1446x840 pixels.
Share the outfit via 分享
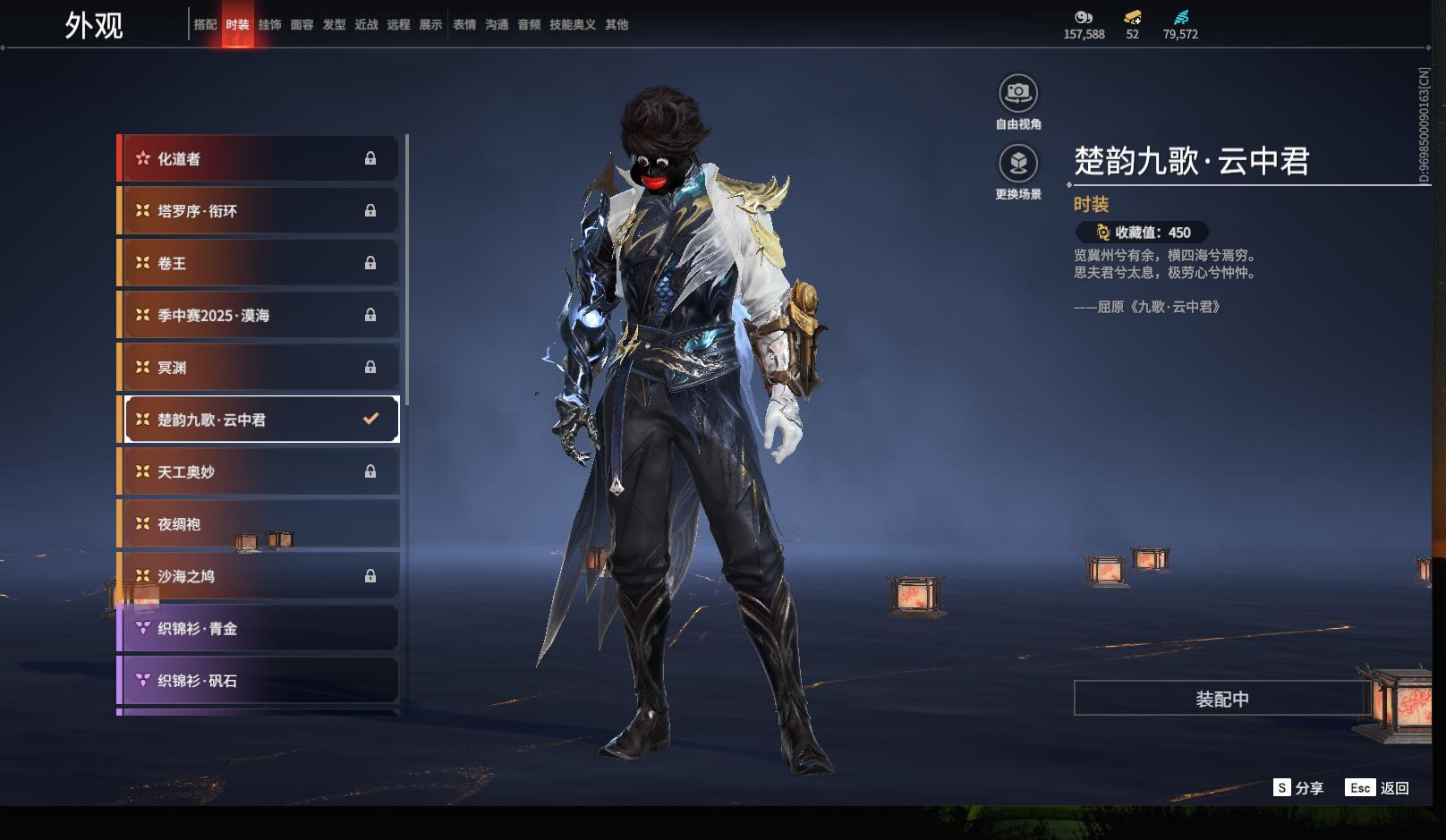(x=1298, y=788)
